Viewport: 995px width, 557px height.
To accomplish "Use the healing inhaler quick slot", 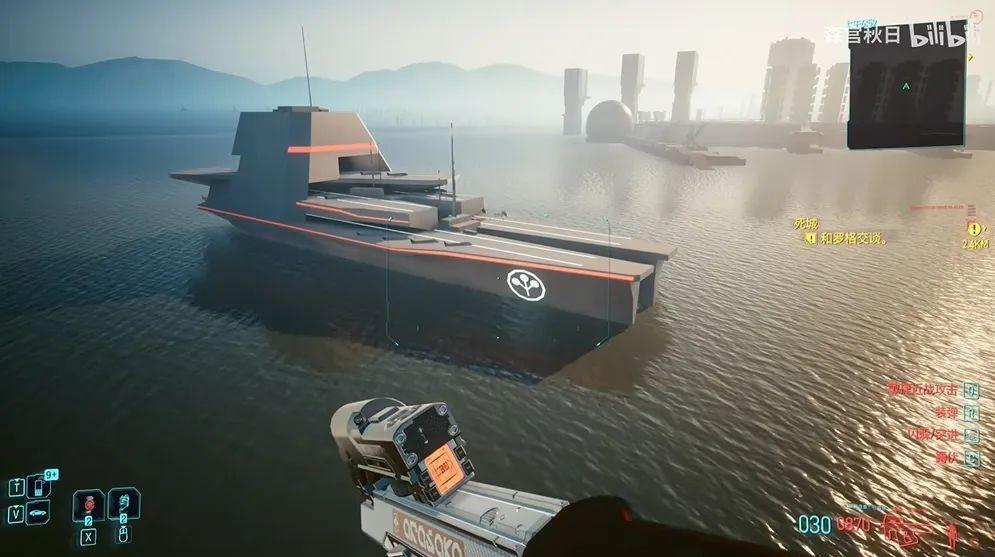I will 124,504.
